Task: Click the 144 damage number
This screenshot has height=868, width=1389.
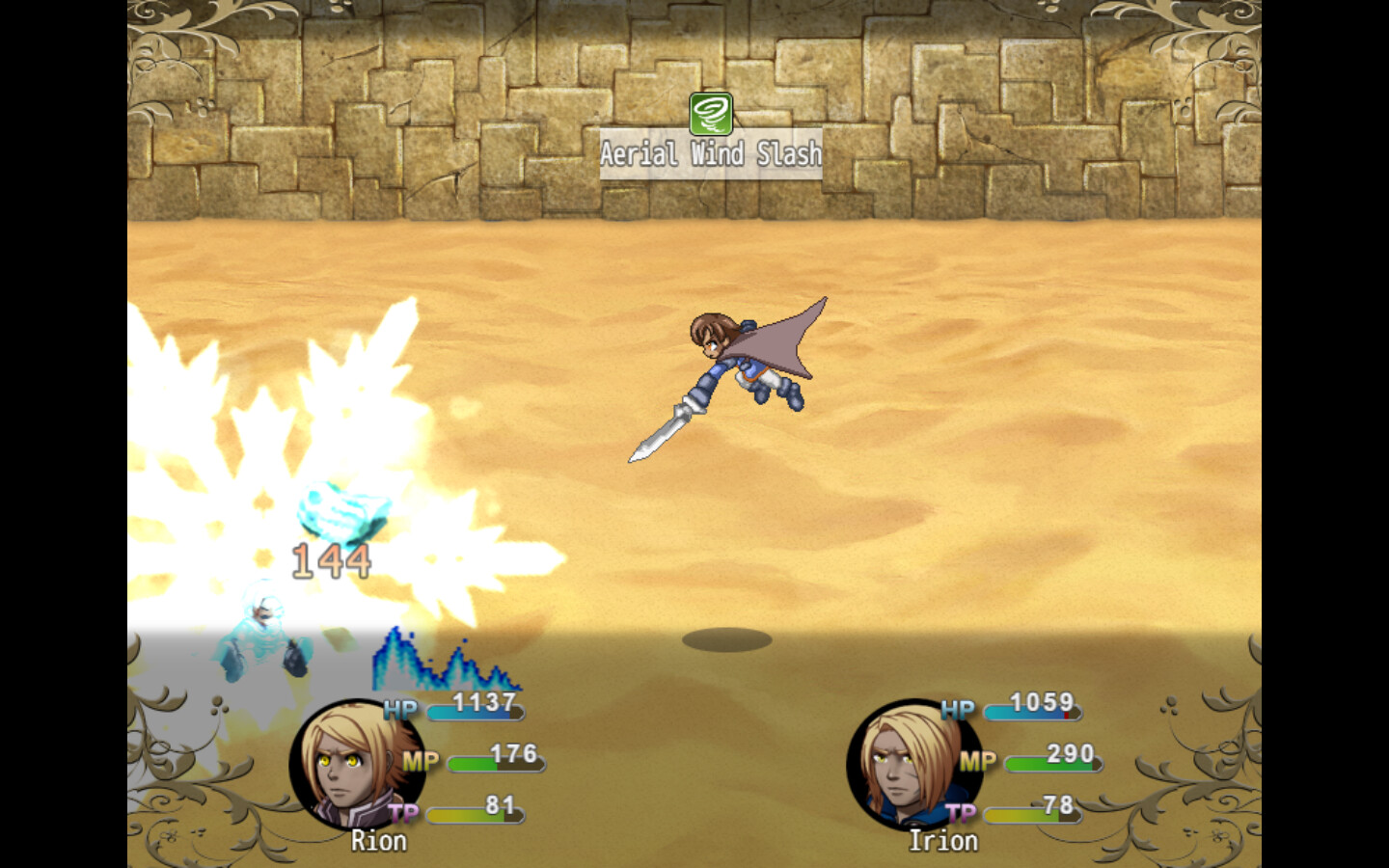Action: [333, 559]
